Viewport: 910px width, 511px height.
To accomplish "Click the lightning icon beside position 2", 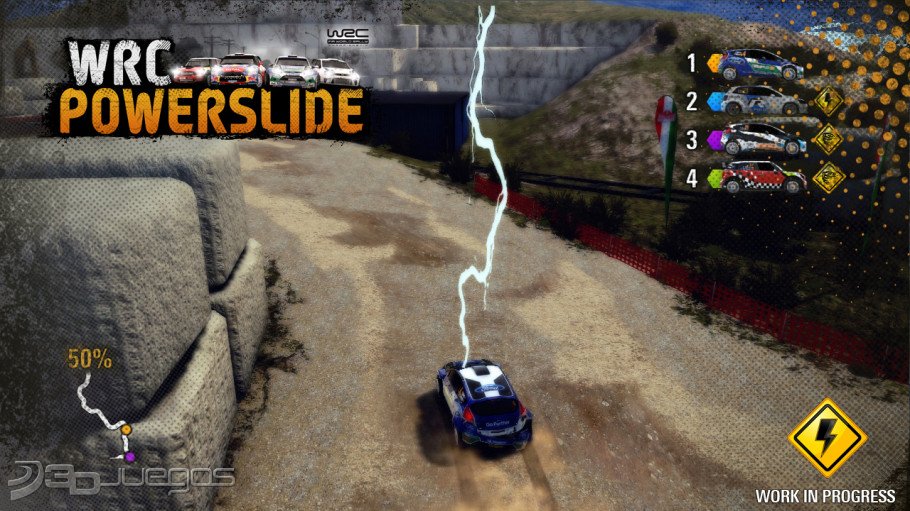I will coord(828,102).
